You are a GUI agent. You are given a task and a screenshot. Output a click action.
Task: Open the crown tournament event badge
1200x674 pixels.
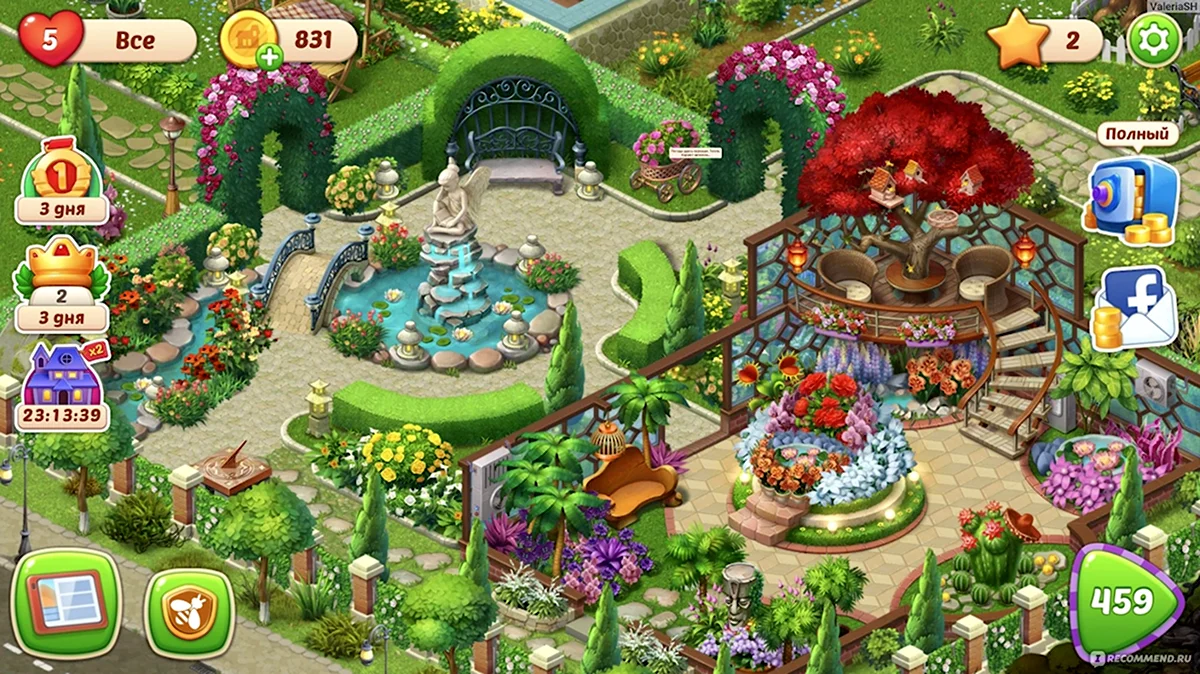(62, 285)
